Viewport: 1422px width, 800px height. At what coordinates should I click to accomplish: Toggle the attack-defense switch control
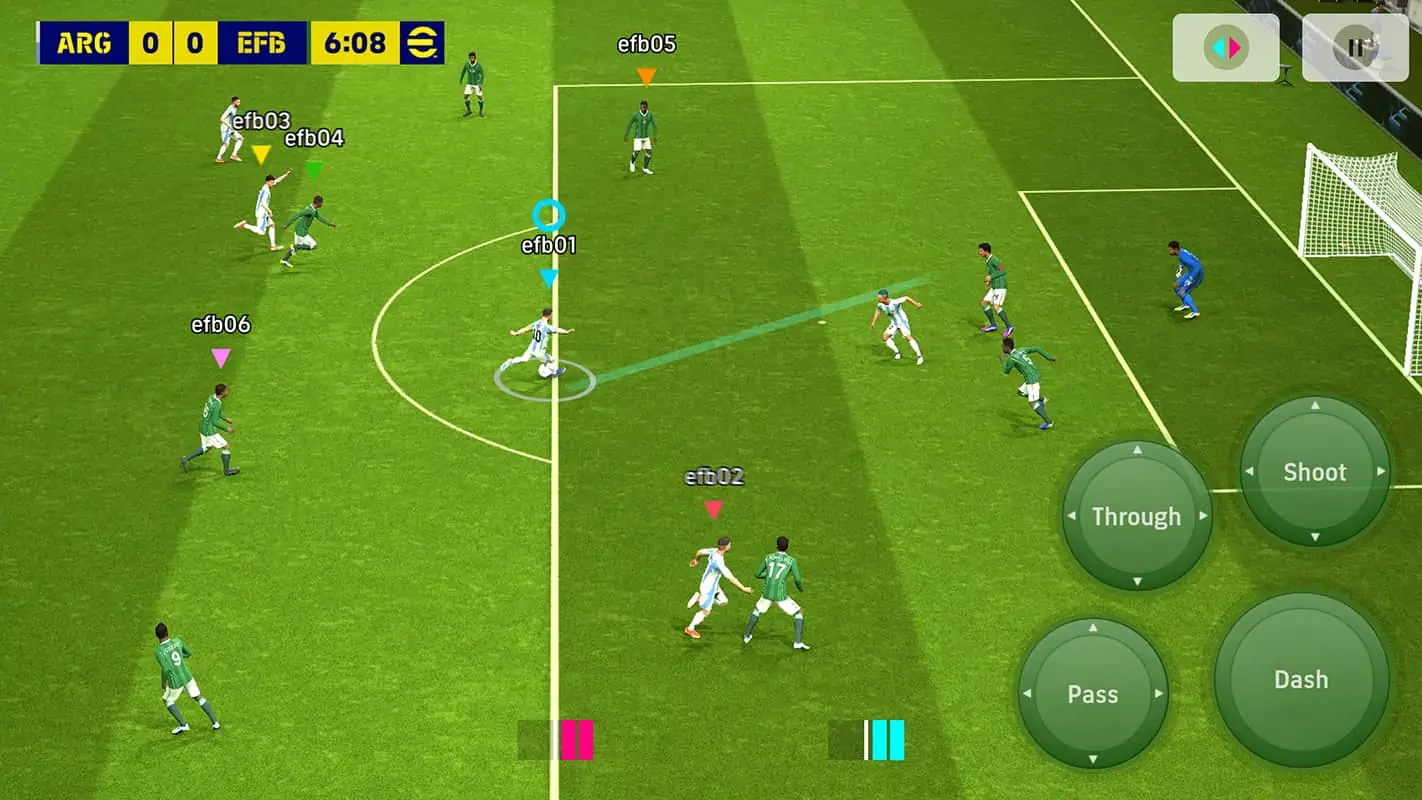pos(1225,45)
